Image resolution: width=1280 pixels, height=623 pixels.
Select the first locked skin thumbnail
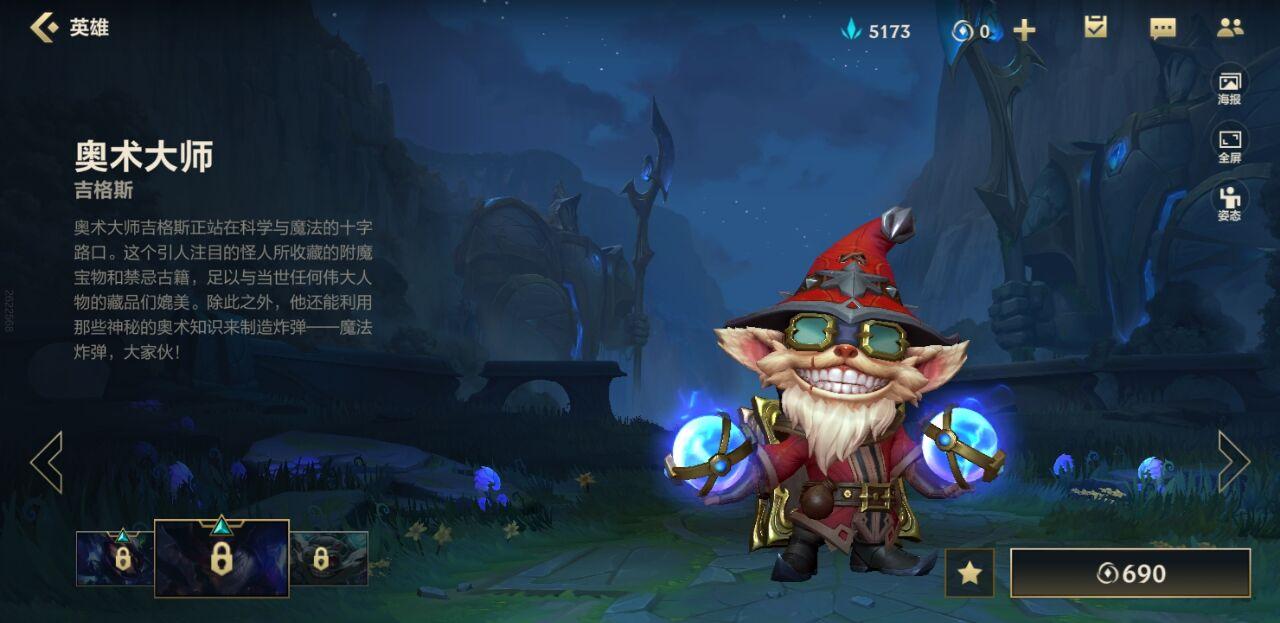115,558
